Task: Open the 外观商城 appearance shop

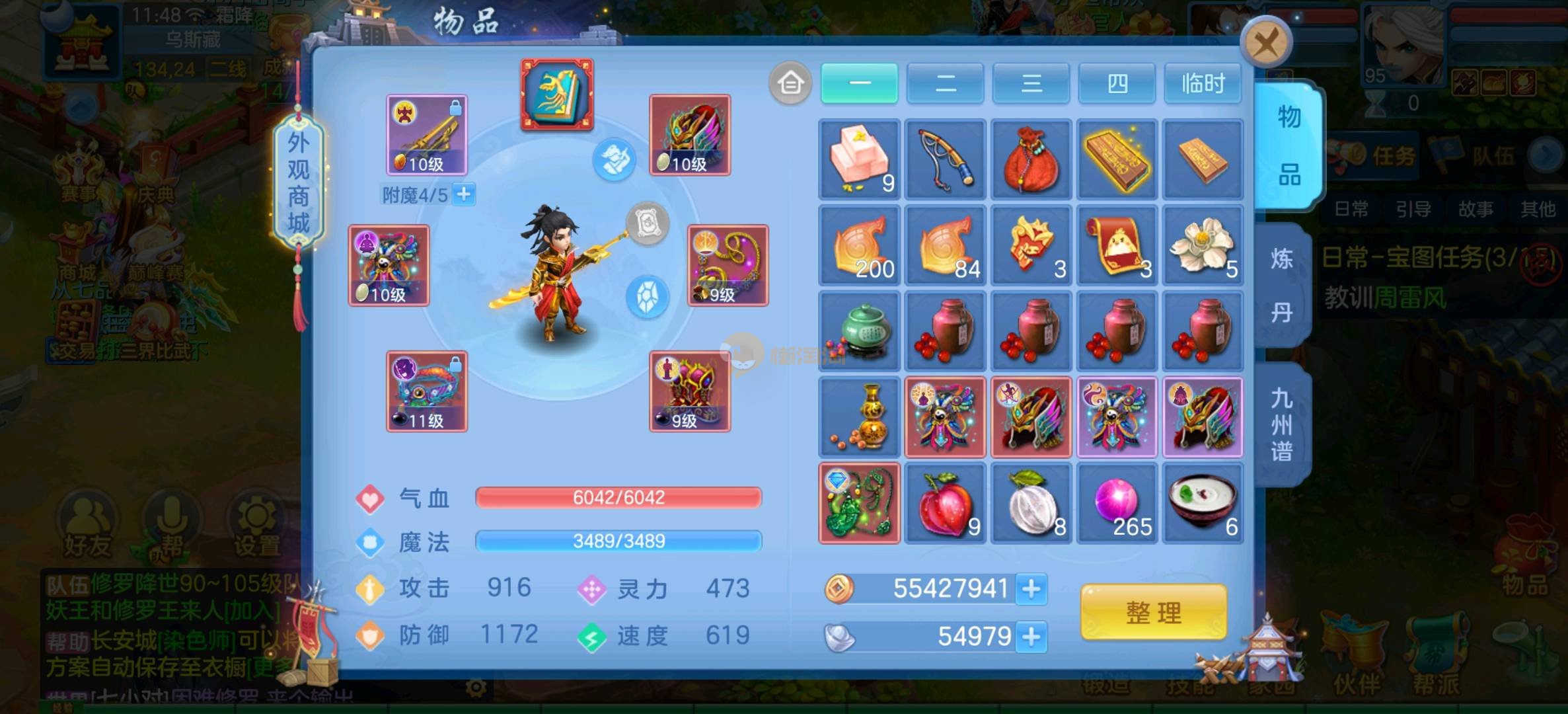Action: [x=298, y=183]
